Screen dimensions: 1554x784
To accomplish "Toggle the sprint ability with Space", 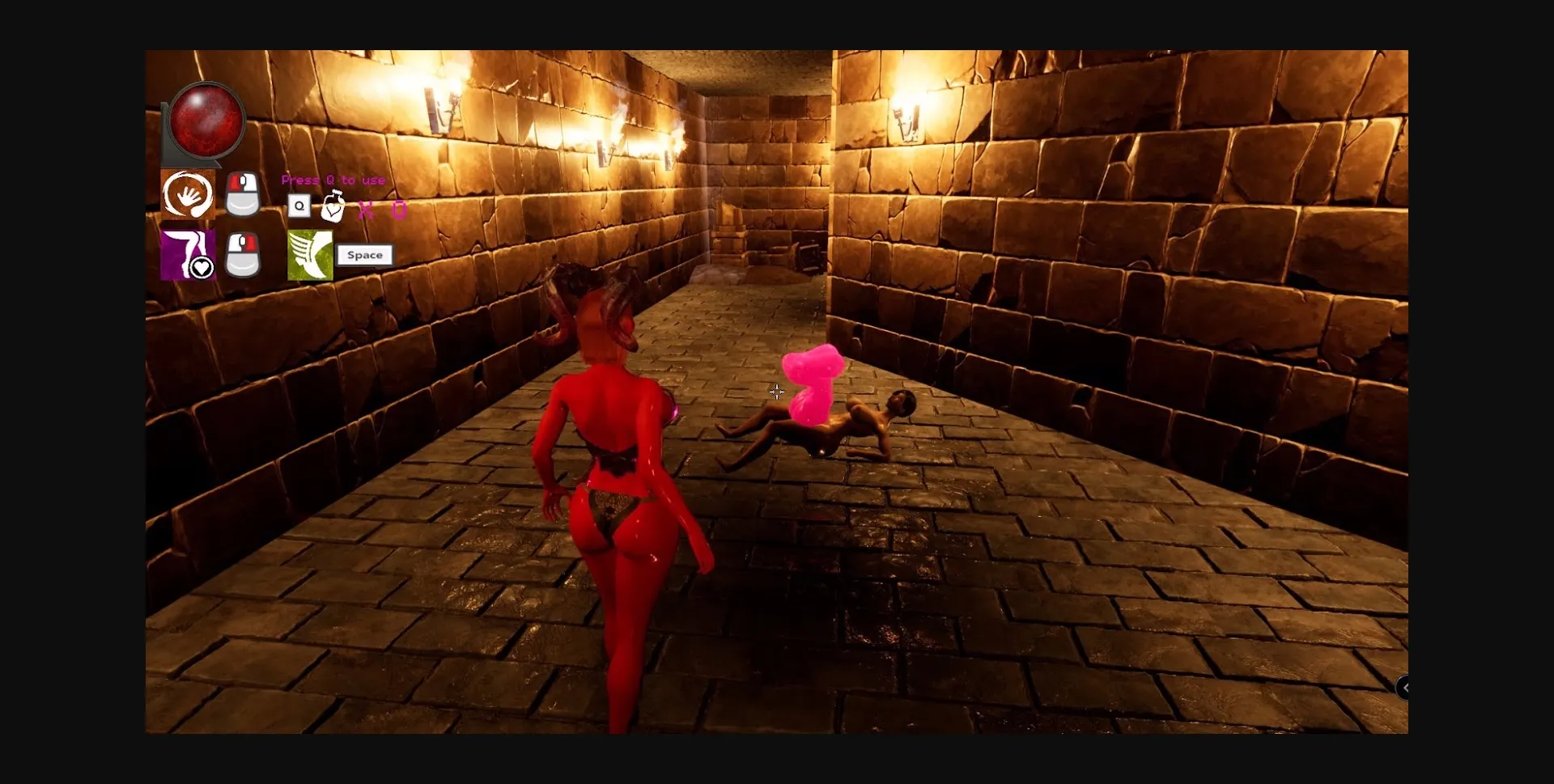I will point(365,255).
